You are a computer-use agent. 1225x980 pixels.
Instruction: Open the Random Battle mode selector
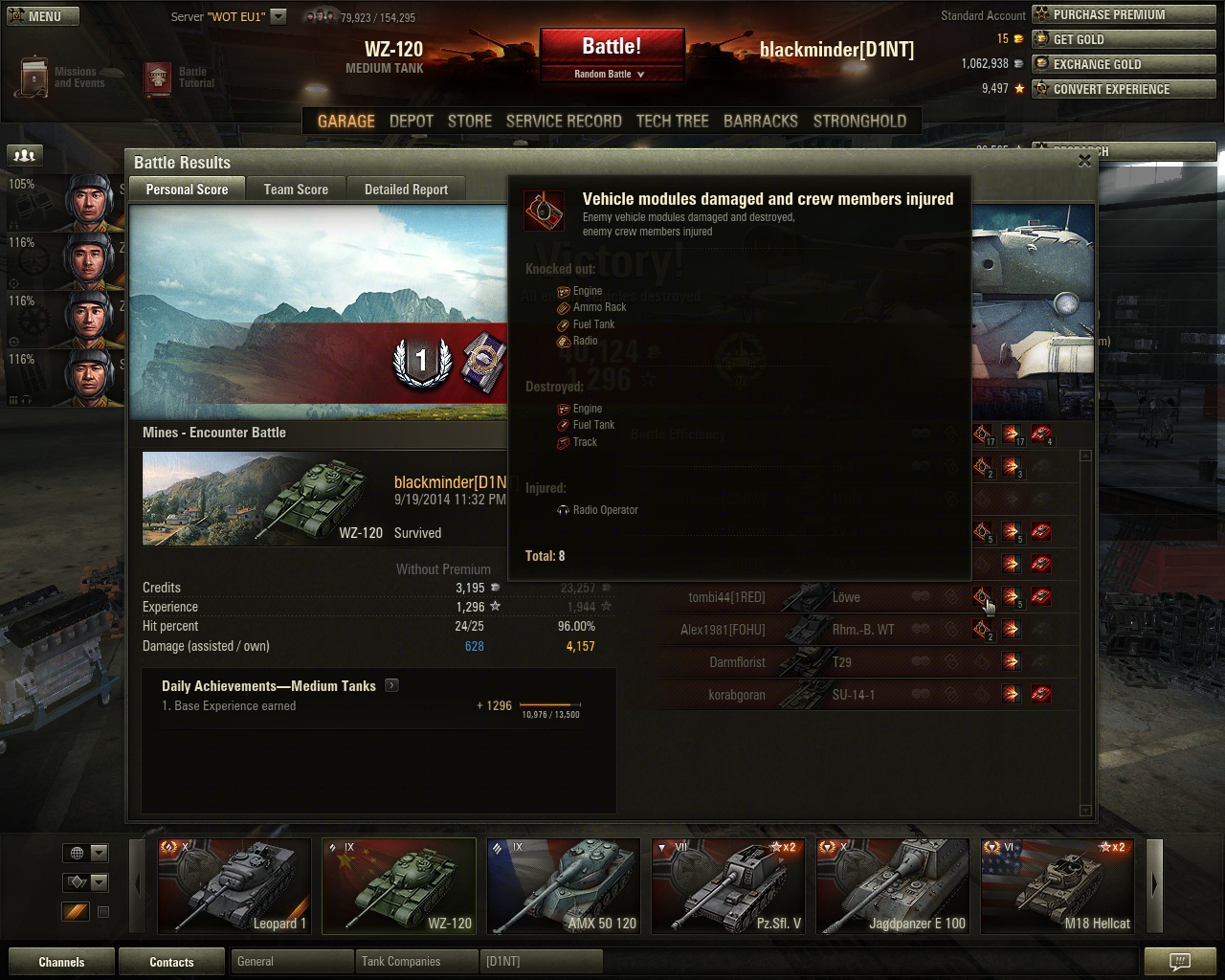(612, 72)
